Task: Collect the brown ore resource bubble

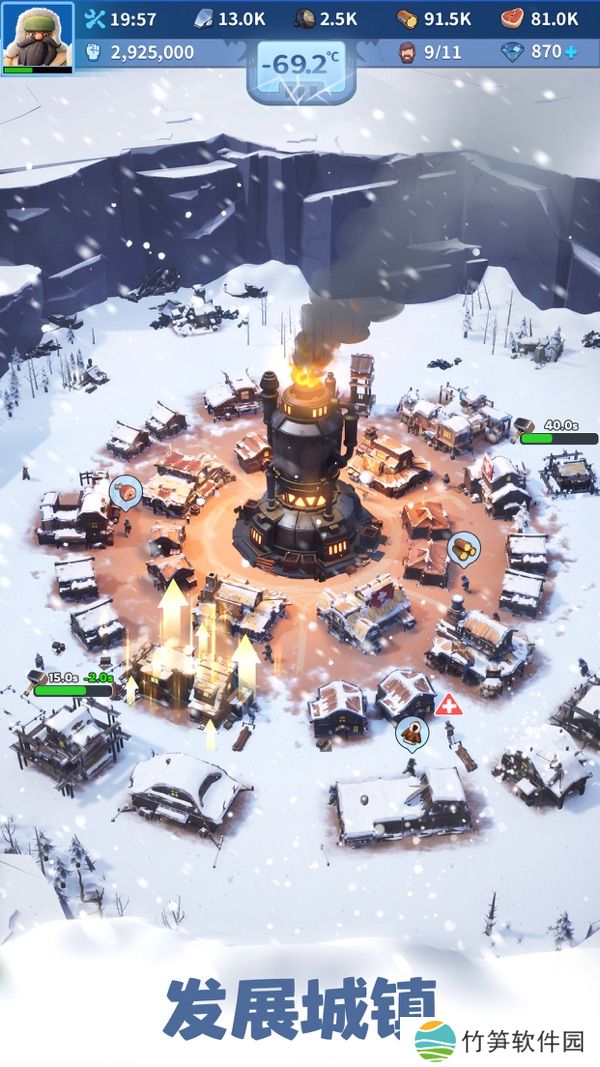Action: (411, 733)
